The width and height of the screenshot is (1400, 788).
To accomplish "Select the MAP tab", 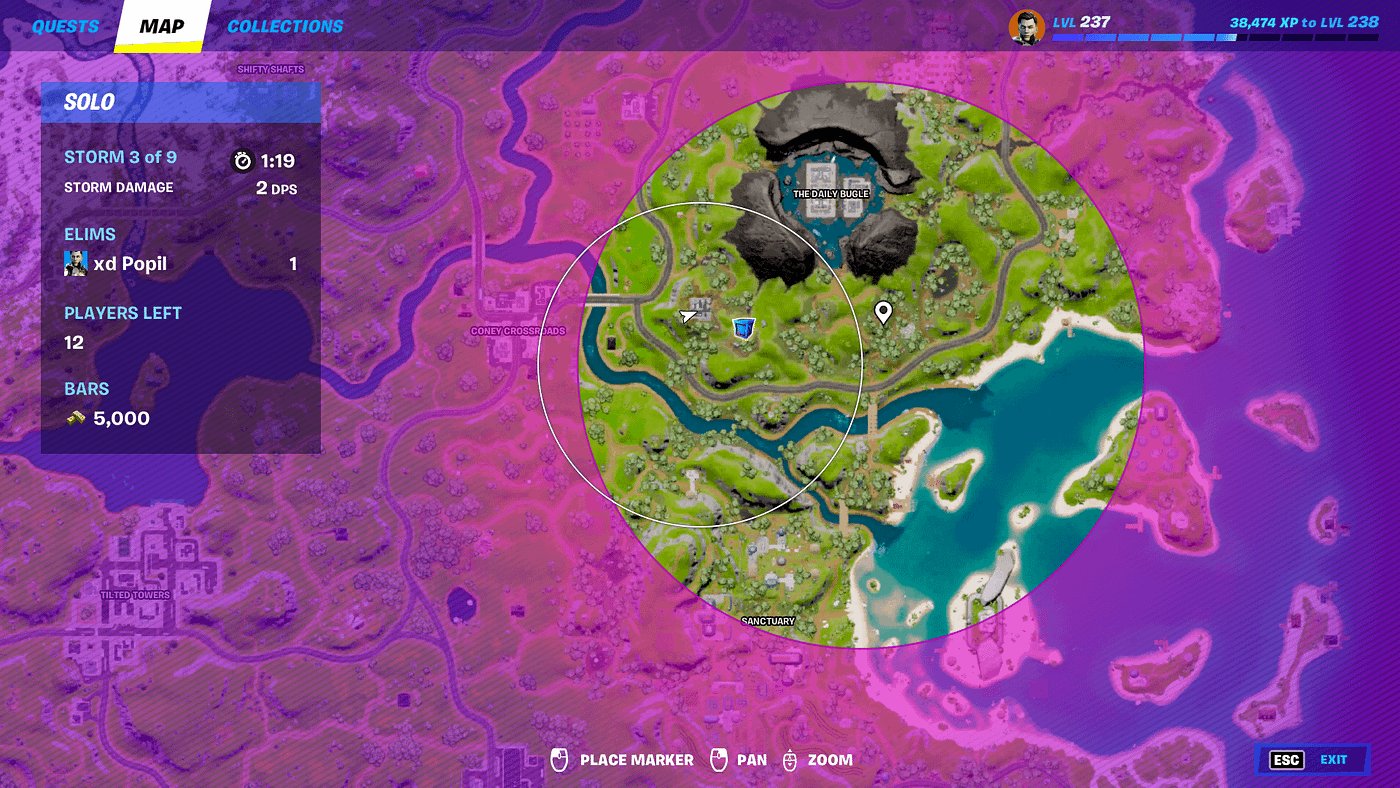I will click(160, 26).
